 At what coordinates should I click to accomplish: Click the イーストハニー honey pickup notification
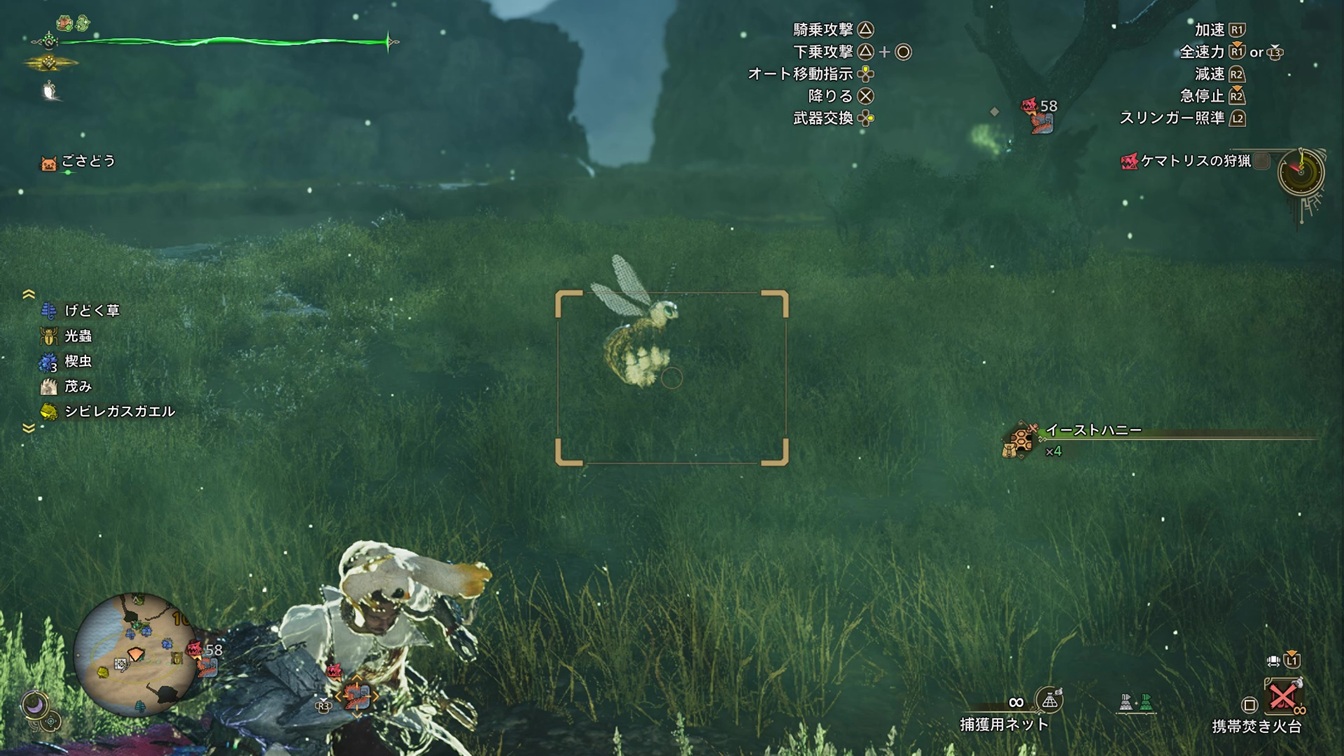coord(1093,432)
